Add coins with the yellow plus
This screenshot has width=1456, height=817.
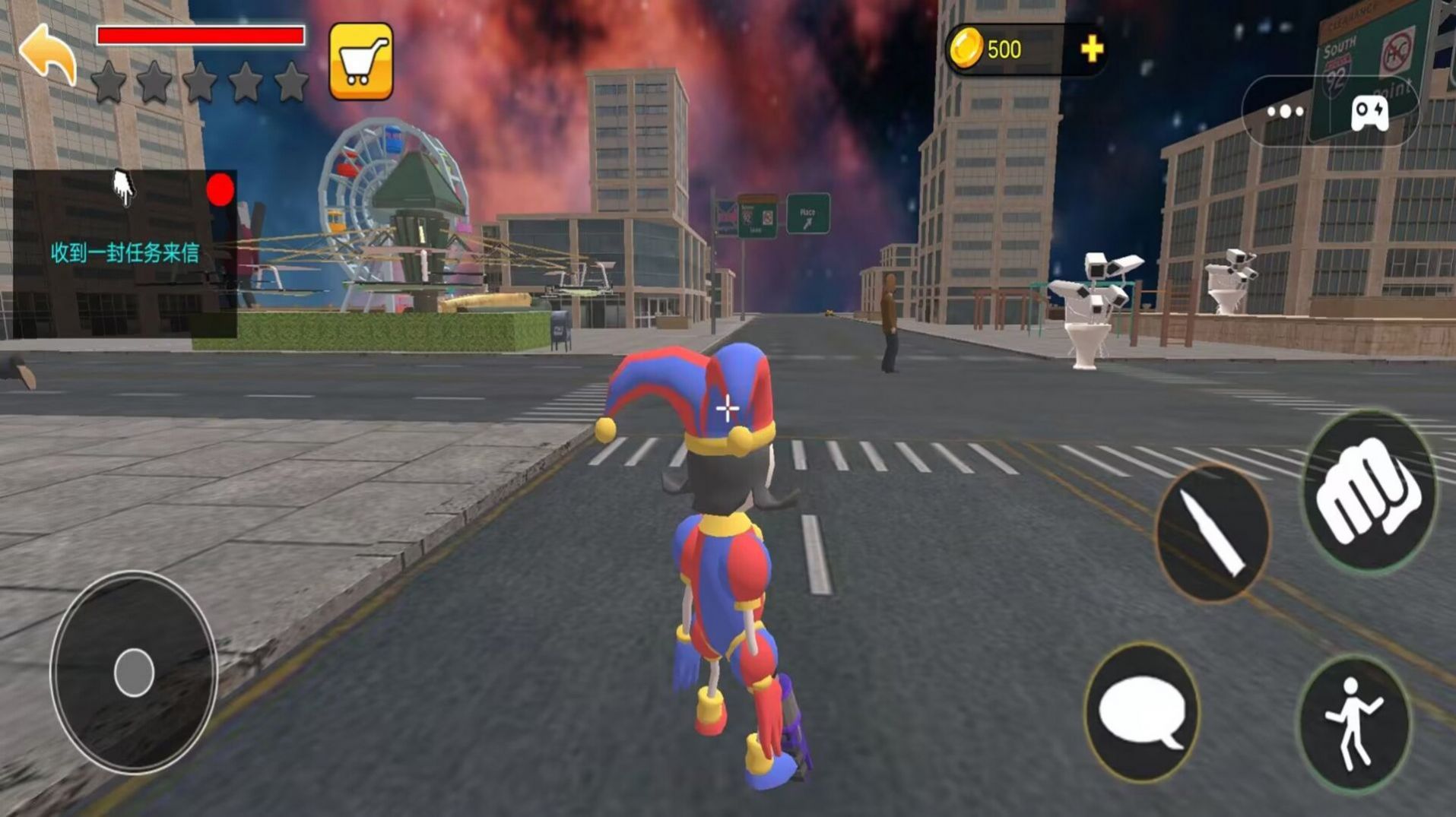click(1091, 49)
